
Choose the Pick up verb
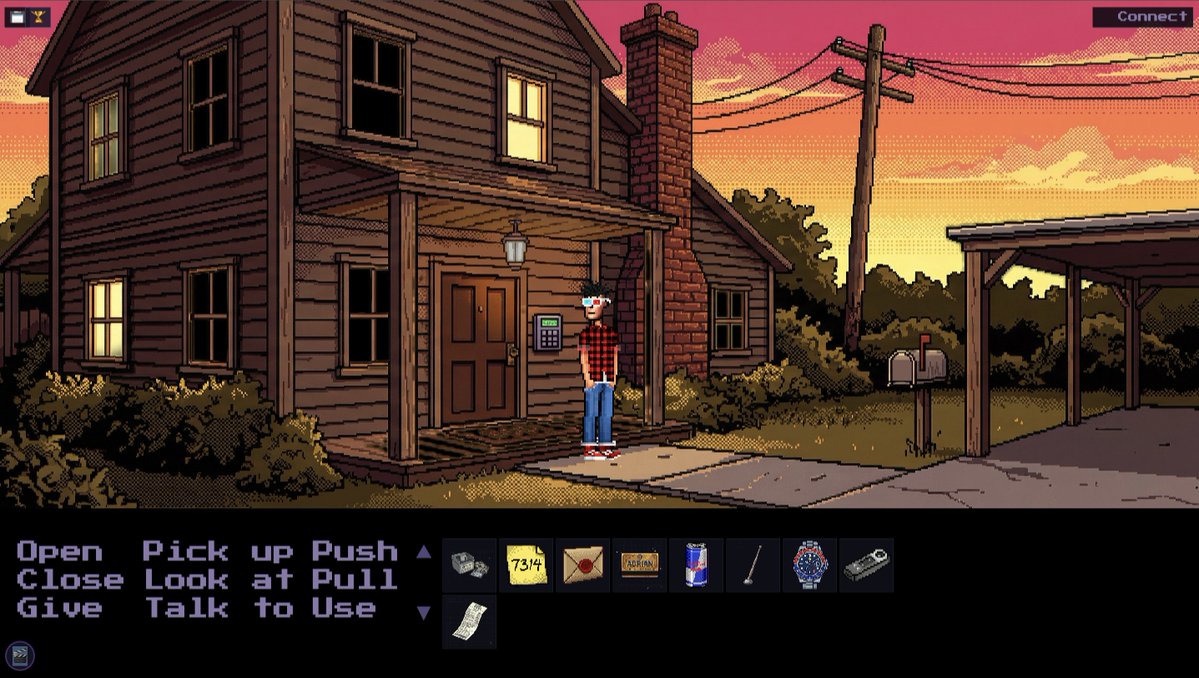coord(218,551)
